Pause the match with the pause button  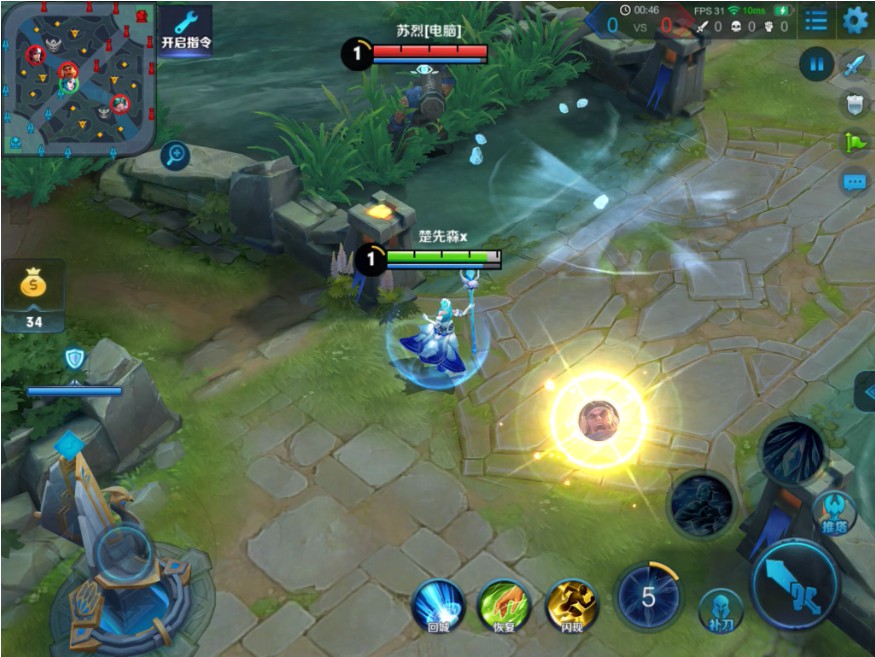tap(816, 65)
